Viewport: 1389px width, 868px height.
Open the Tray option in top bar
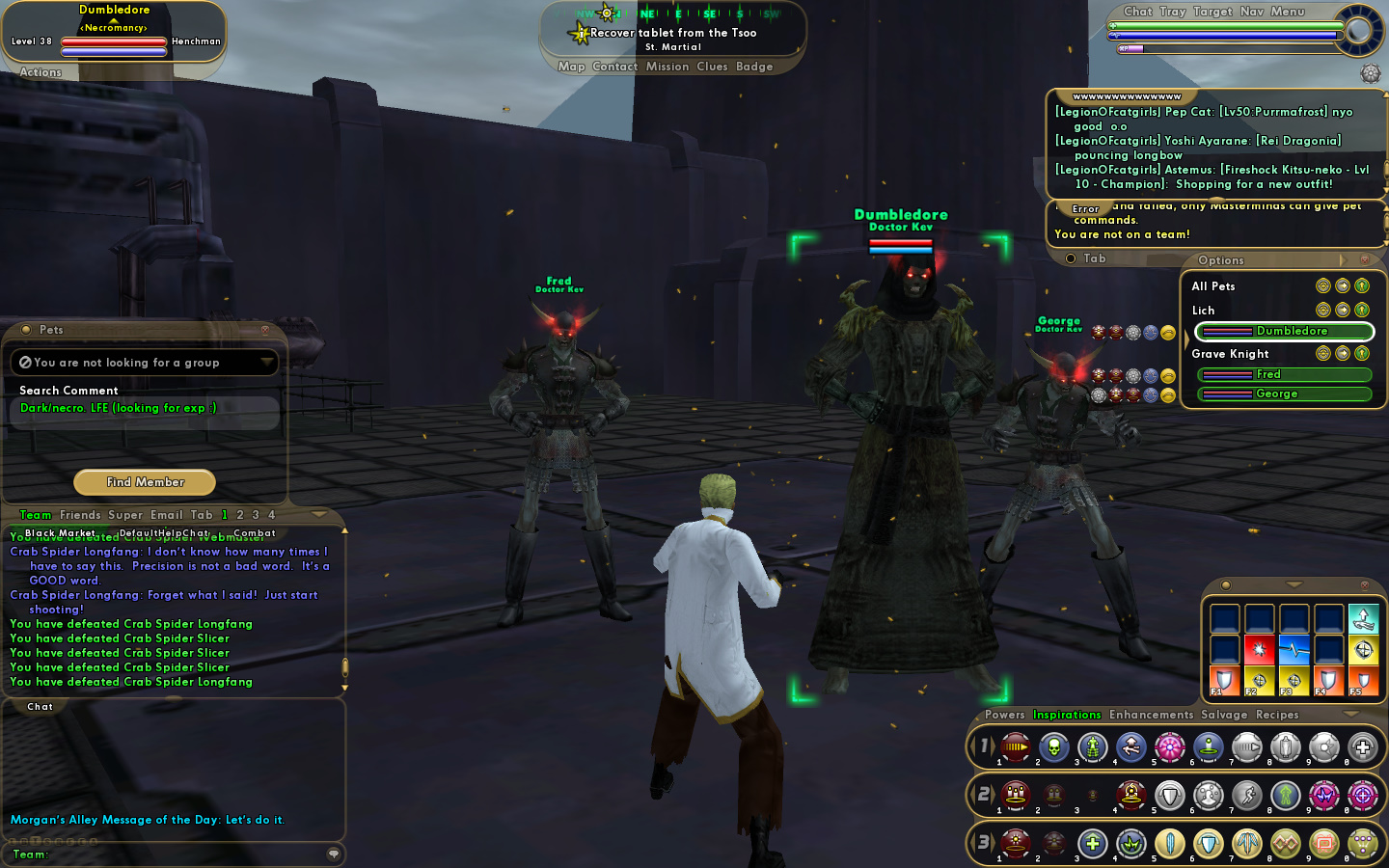[x=1173, y=12]
